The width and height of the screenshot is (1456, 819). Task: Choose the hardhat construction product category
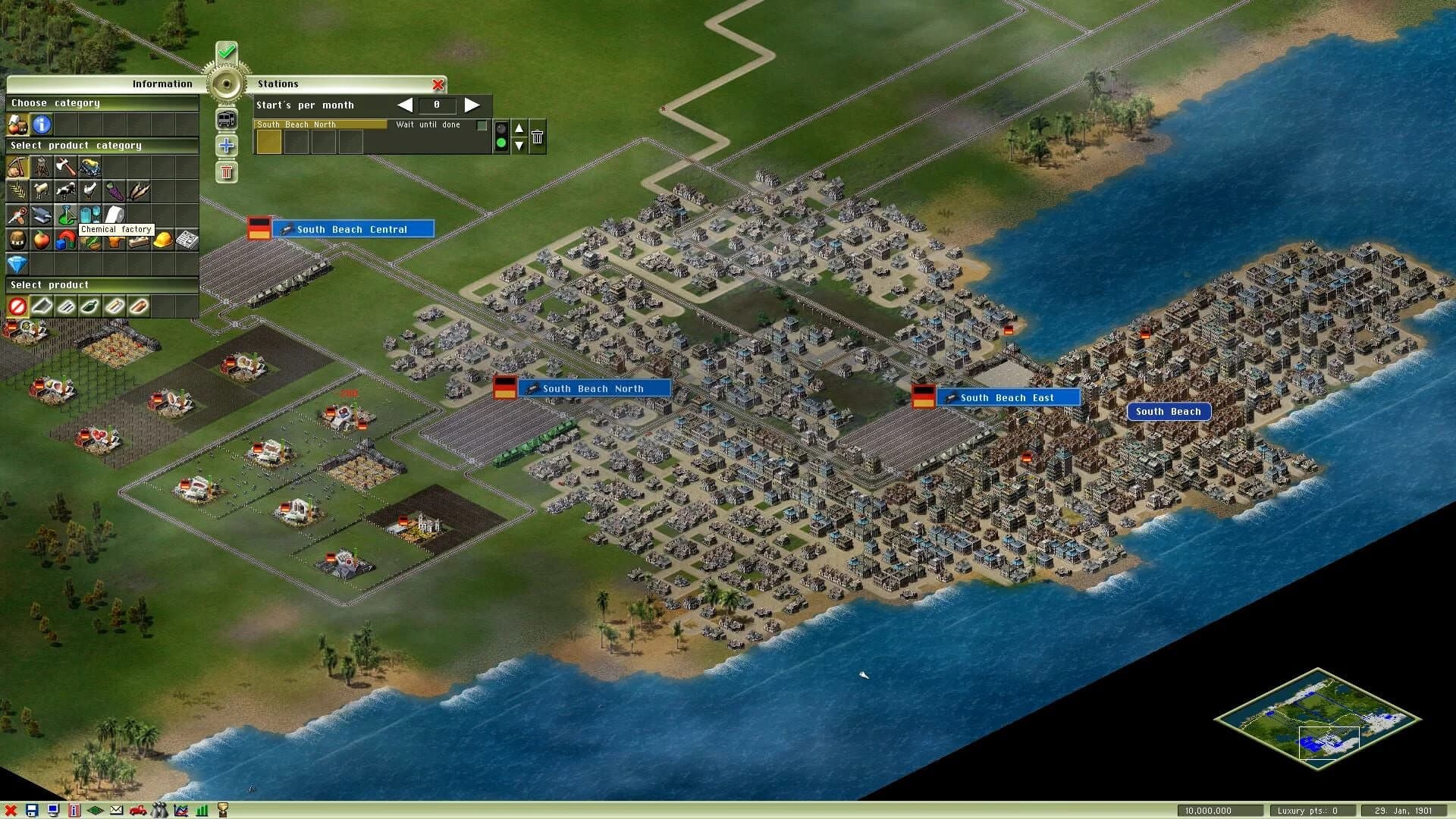(x=163, y=241)
